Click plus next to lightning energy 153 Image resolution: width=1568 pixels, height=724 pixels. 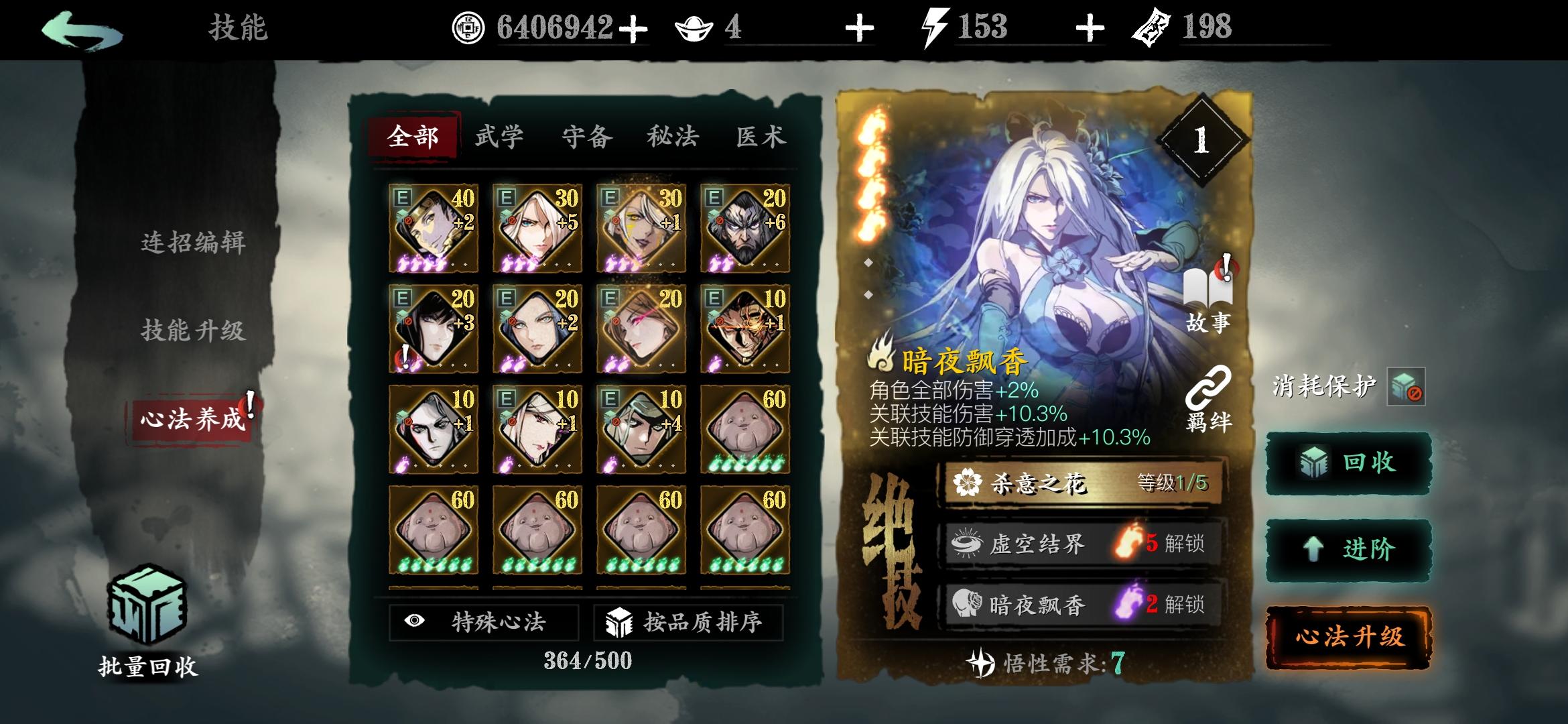click(x=1089, y=28)
